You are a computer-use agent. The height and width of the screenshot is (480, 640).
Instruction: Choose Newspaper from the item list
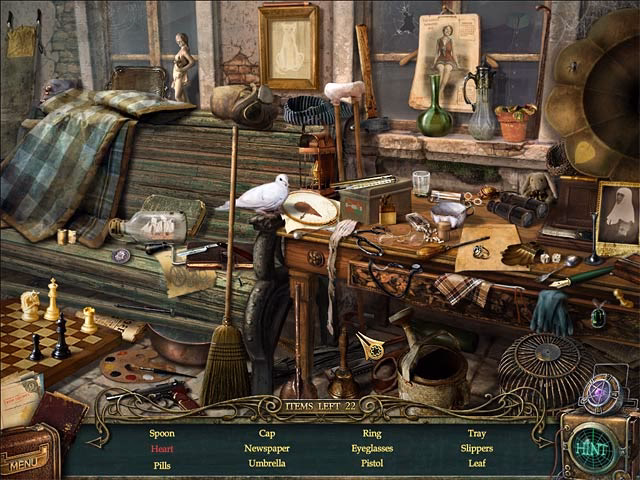click(267, 449)
